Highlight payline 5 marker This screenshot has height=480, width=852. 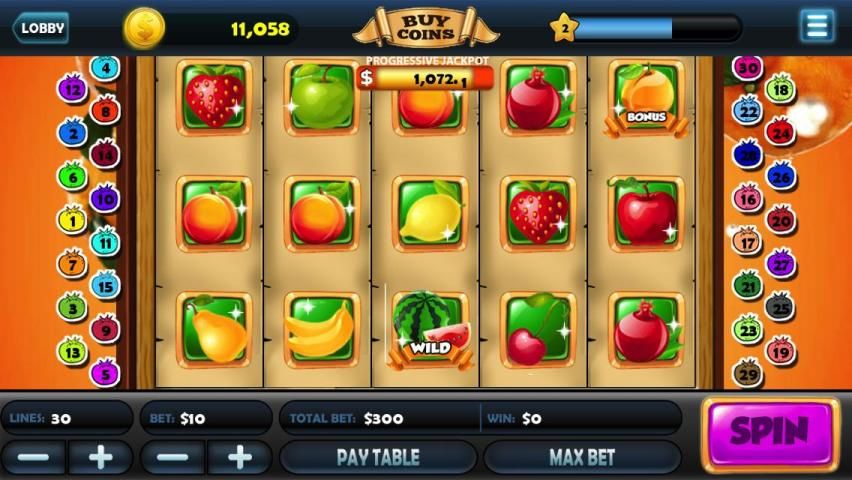[104, 373]
